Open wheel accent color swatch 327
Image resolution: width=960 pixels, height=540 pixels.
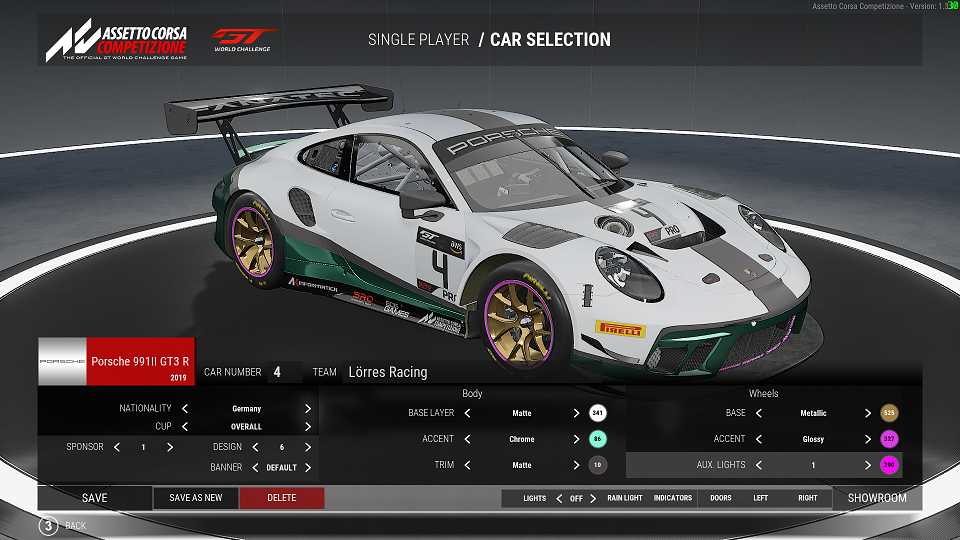(x=889, y=439)
